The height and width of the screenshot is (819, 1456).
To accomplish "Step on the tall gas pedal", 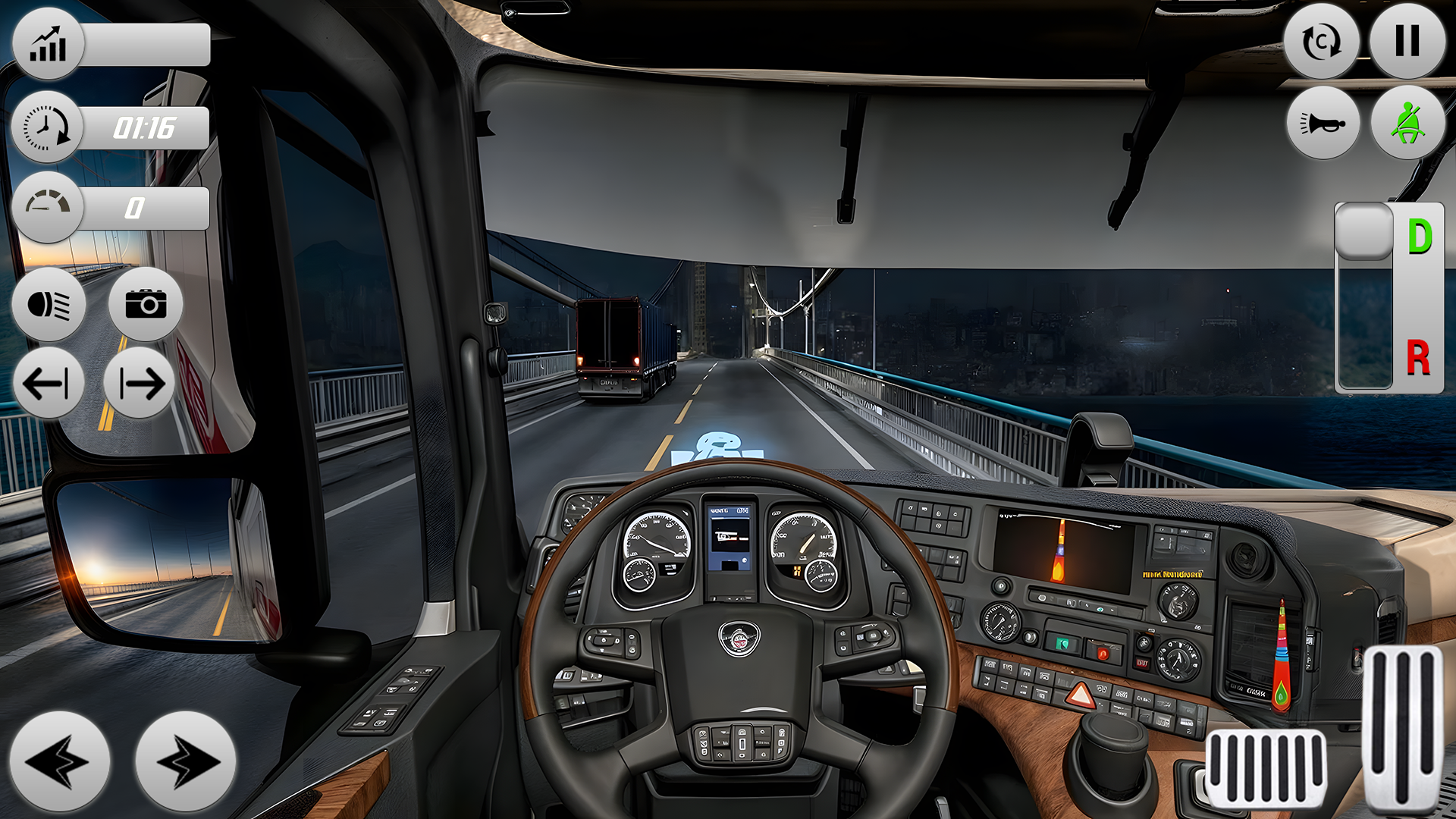I will (1402, 728).
